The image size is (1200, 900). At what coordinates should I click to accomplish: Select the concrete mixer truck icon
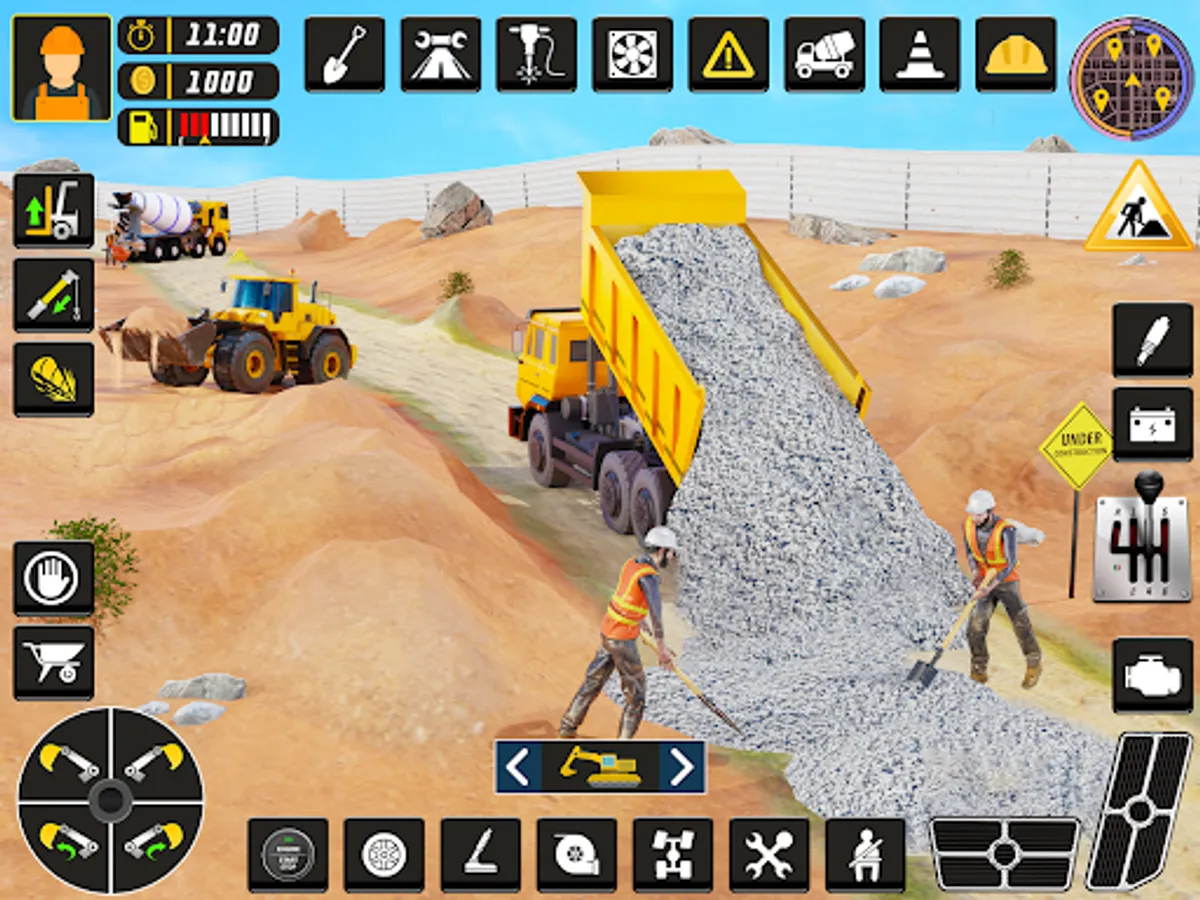point(824,55)
